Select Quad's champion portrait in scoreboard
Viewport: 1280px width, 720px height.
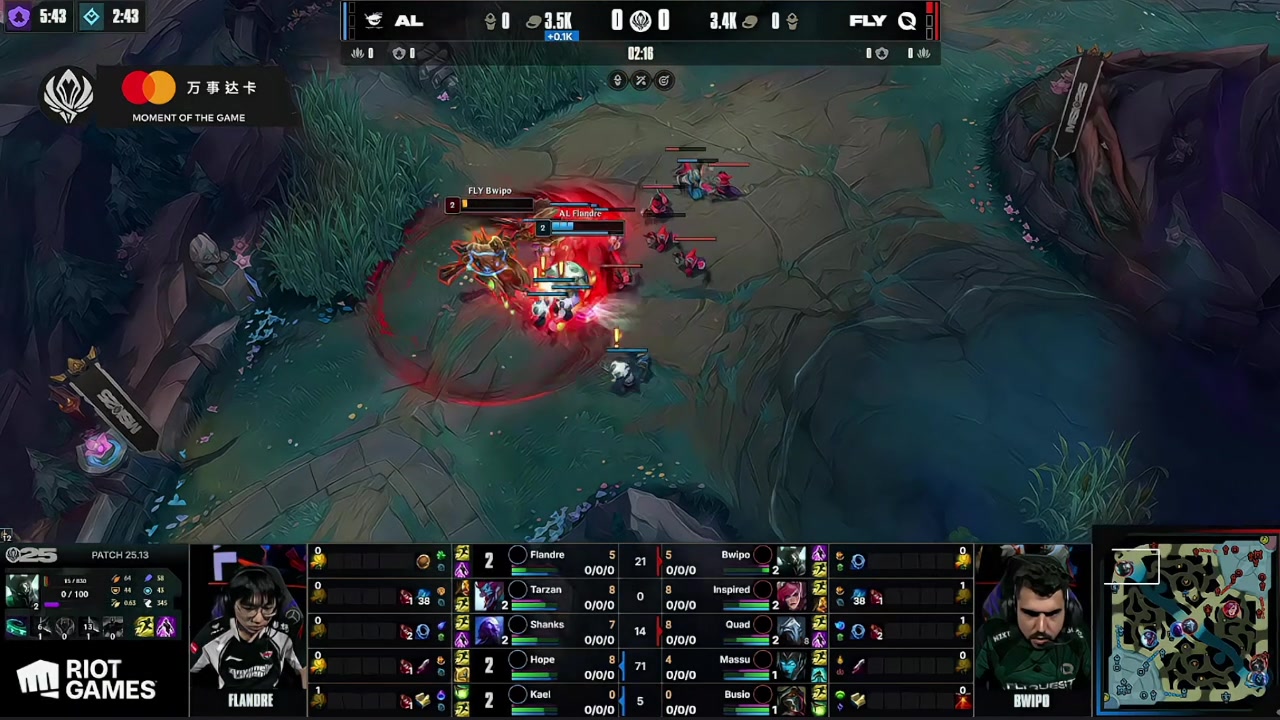[x=791, y=631]
